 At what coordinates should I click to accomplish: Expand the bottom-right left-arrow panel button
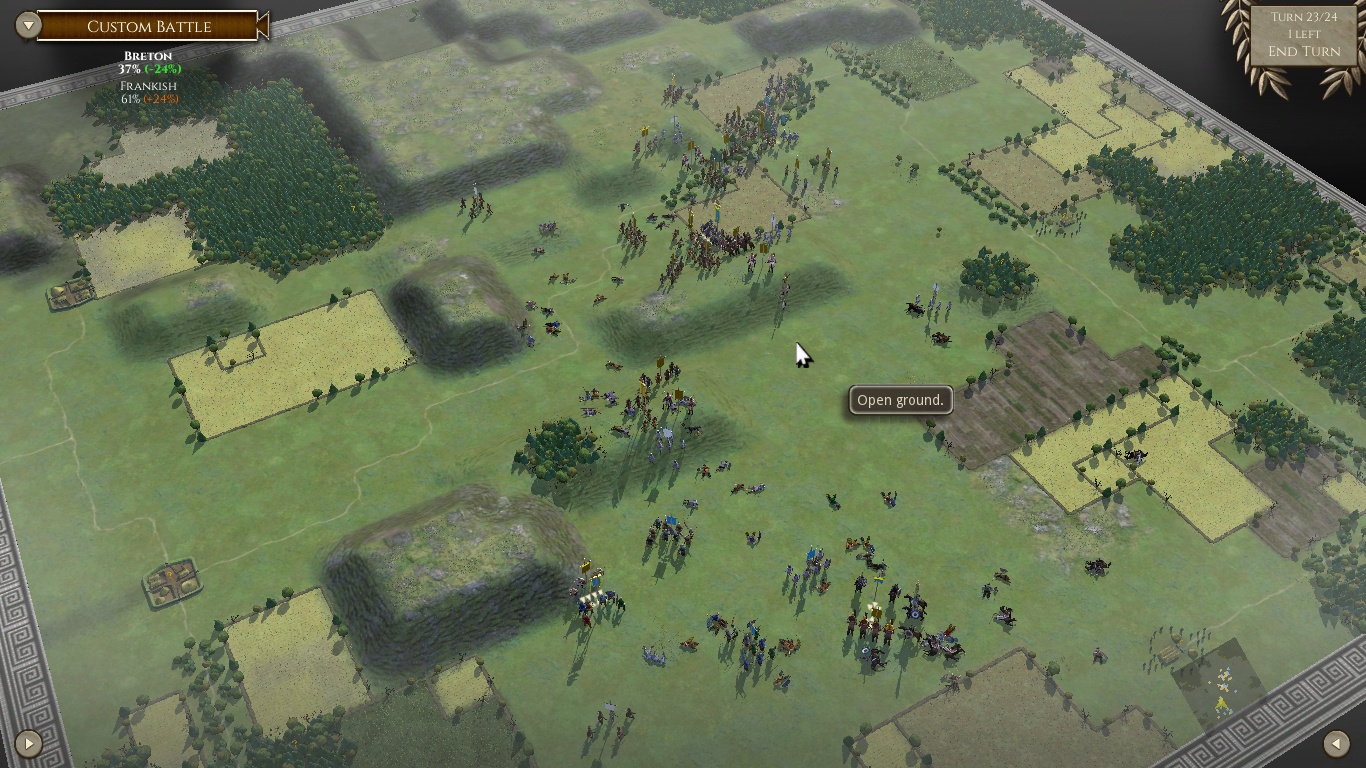click(x=1336, y=743)
